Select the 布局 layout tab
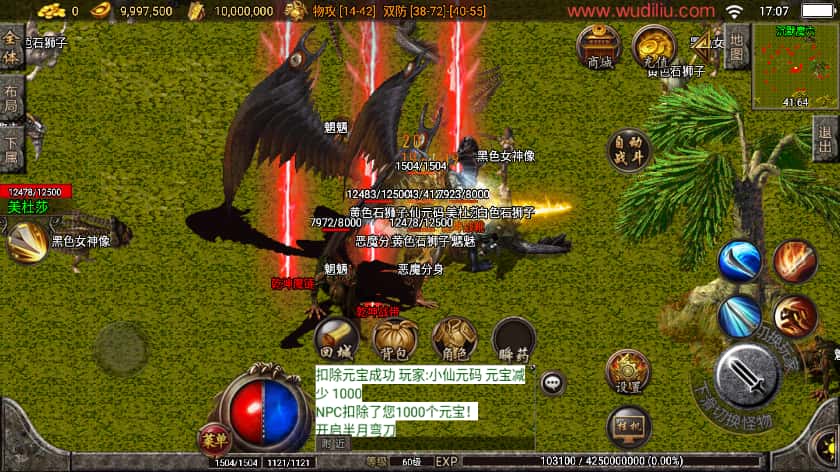The width and height of the screenshot is (840, 472). (10, 97)
